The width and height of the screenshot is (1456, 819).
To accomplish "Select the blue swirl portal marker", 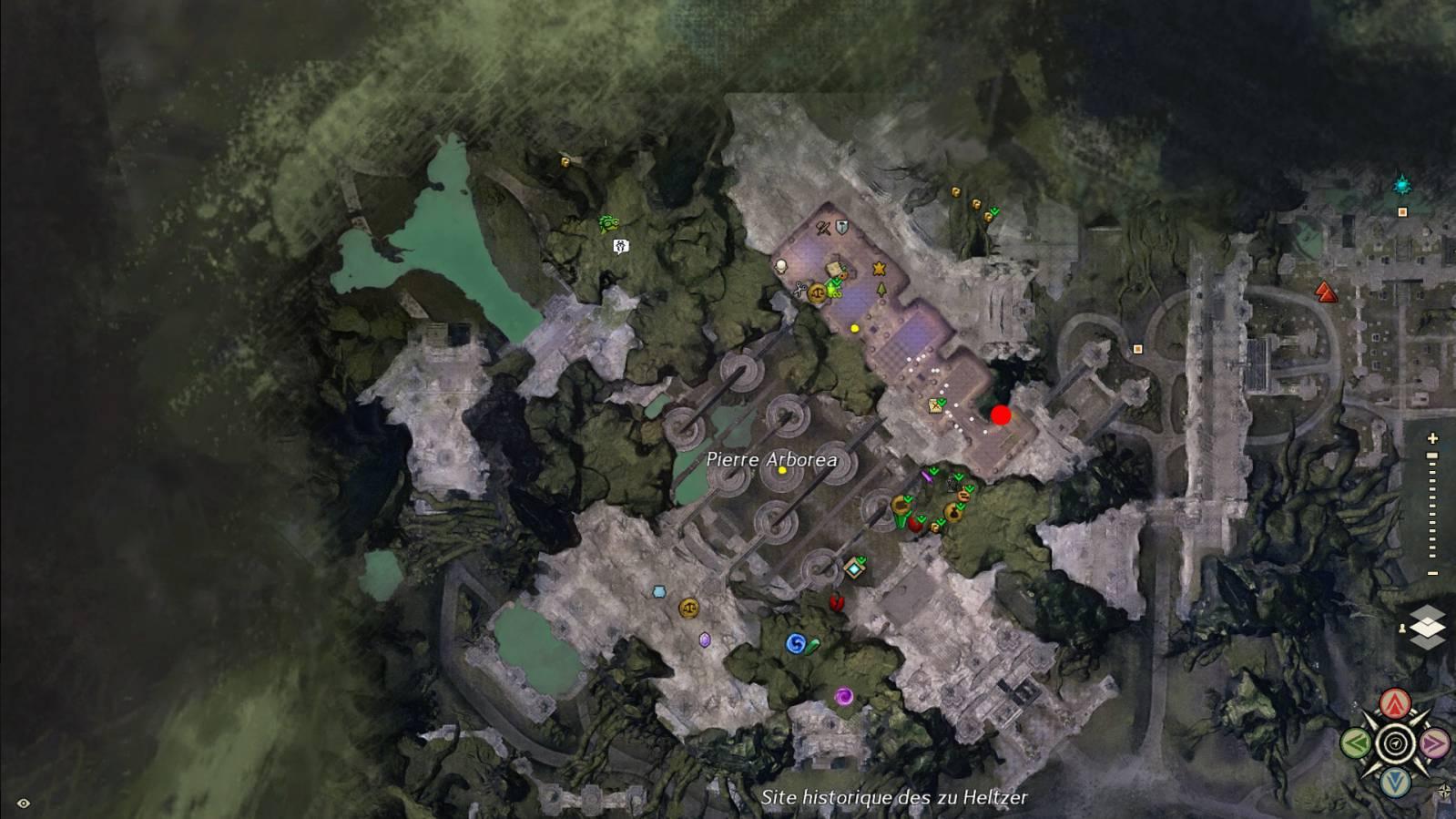I will [x=795, y=644].
